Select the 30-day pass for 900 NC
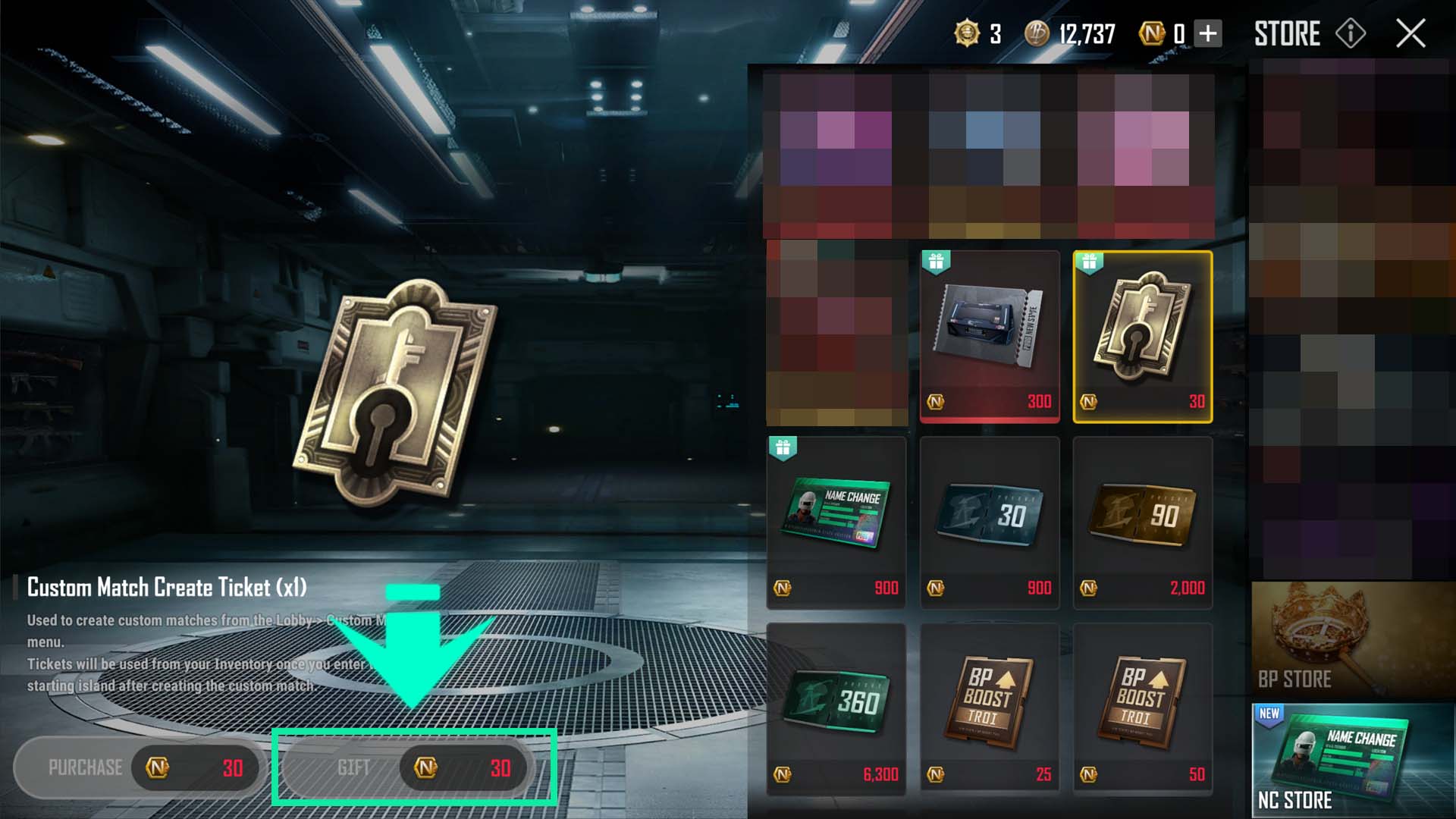The height and width of the screenshot is (819, 1456). point(989,522)
